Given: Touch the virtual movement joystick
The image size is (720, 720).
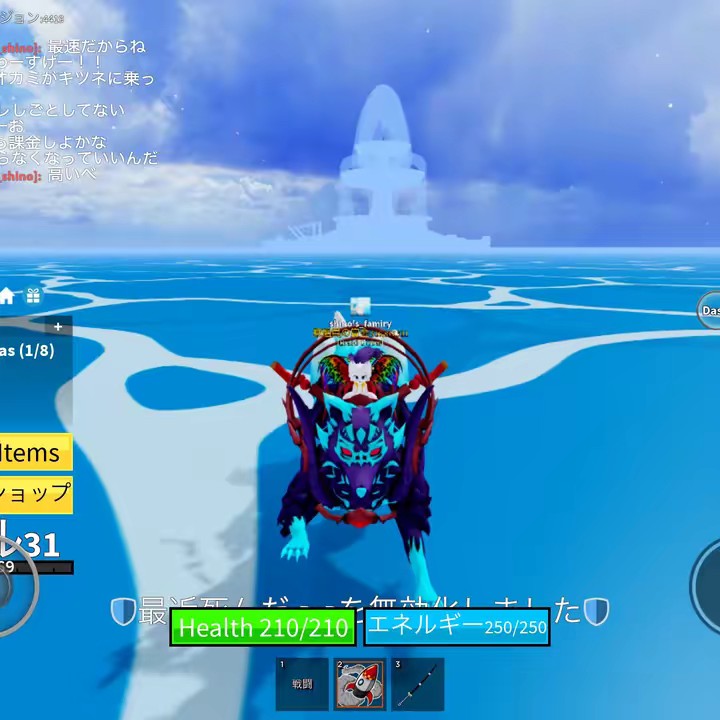Looking at the screenshot, I should click(10, 588).
